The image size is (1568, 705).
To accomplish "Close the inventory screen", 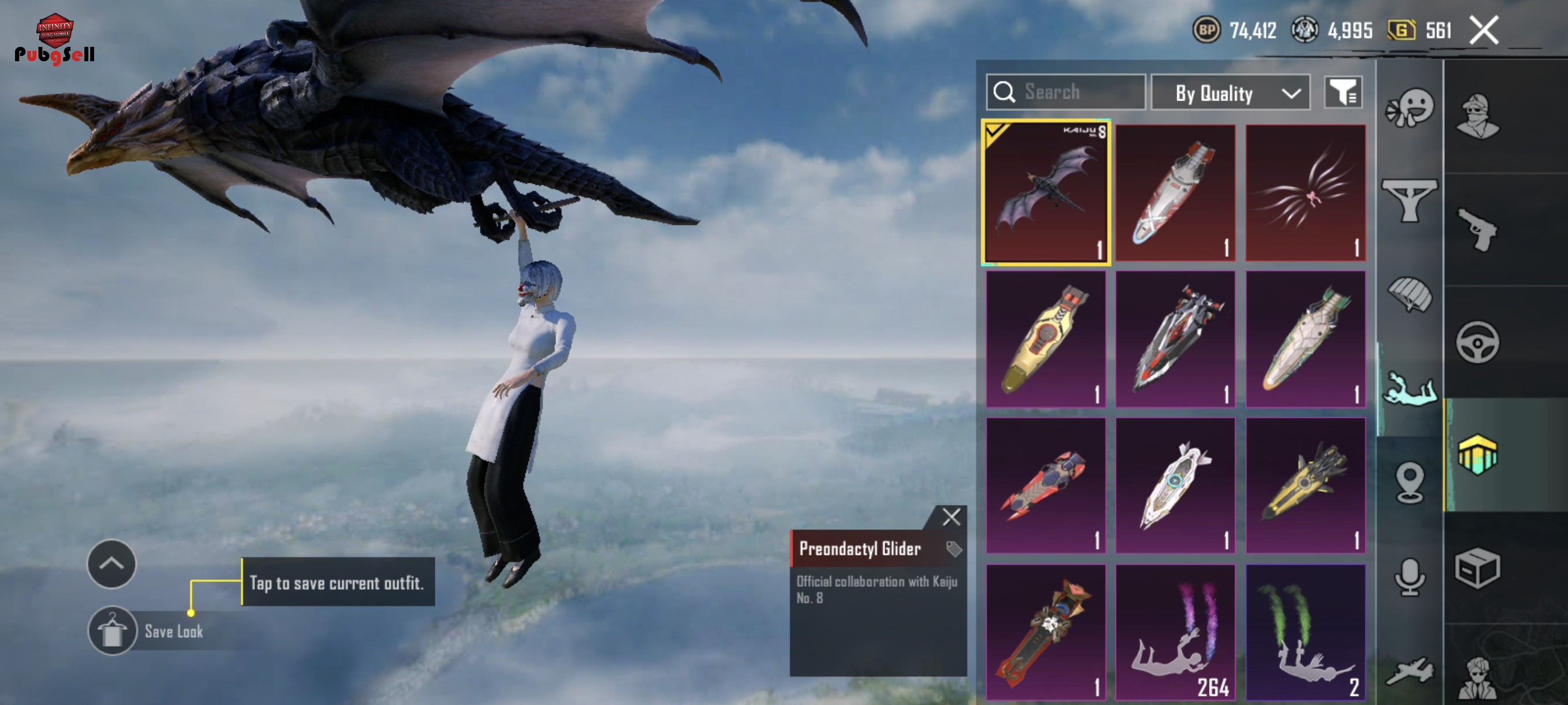I will (x=1484, y=31).
